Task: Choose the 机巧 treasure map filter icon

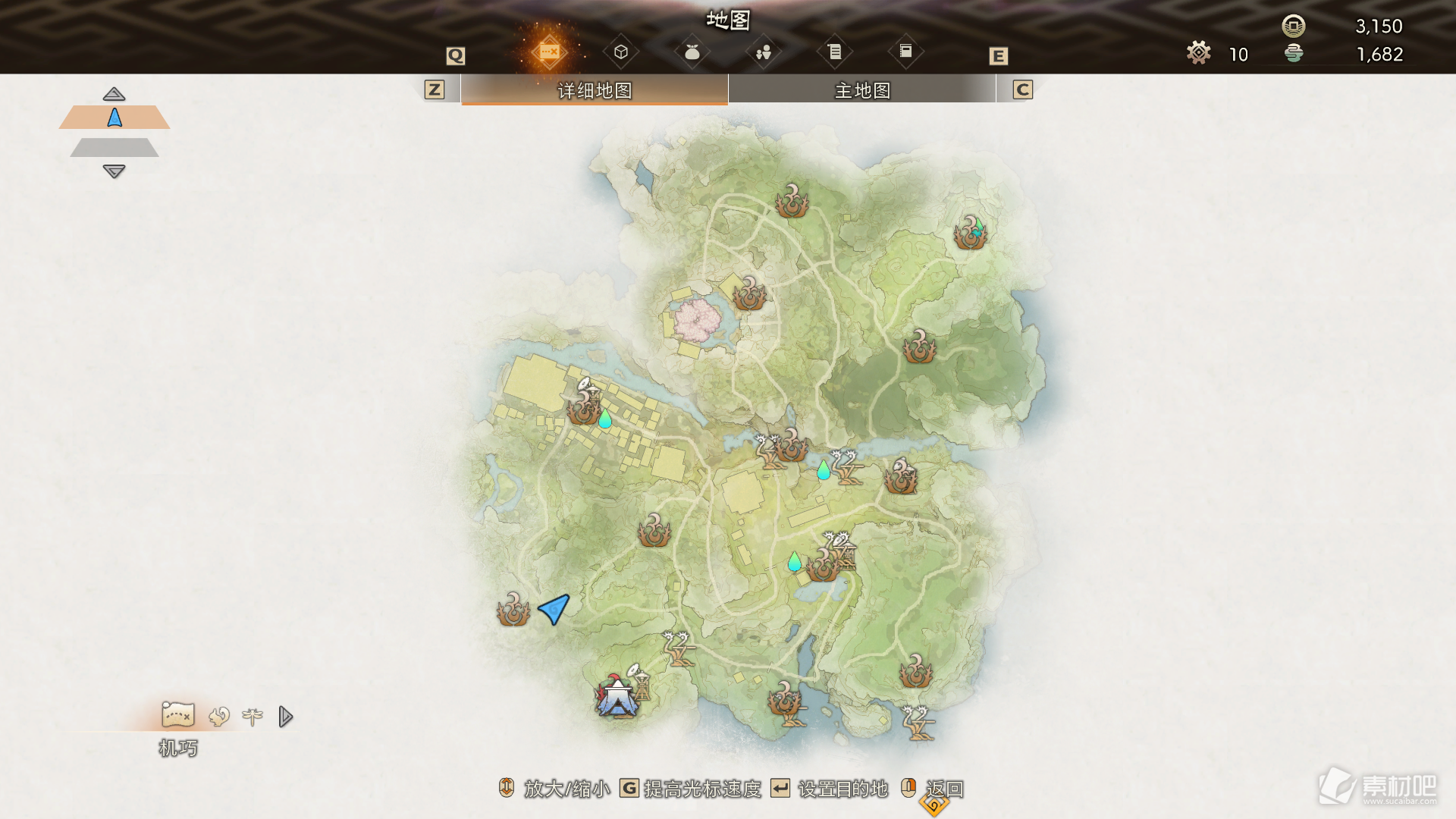Action: click(178, 715)
